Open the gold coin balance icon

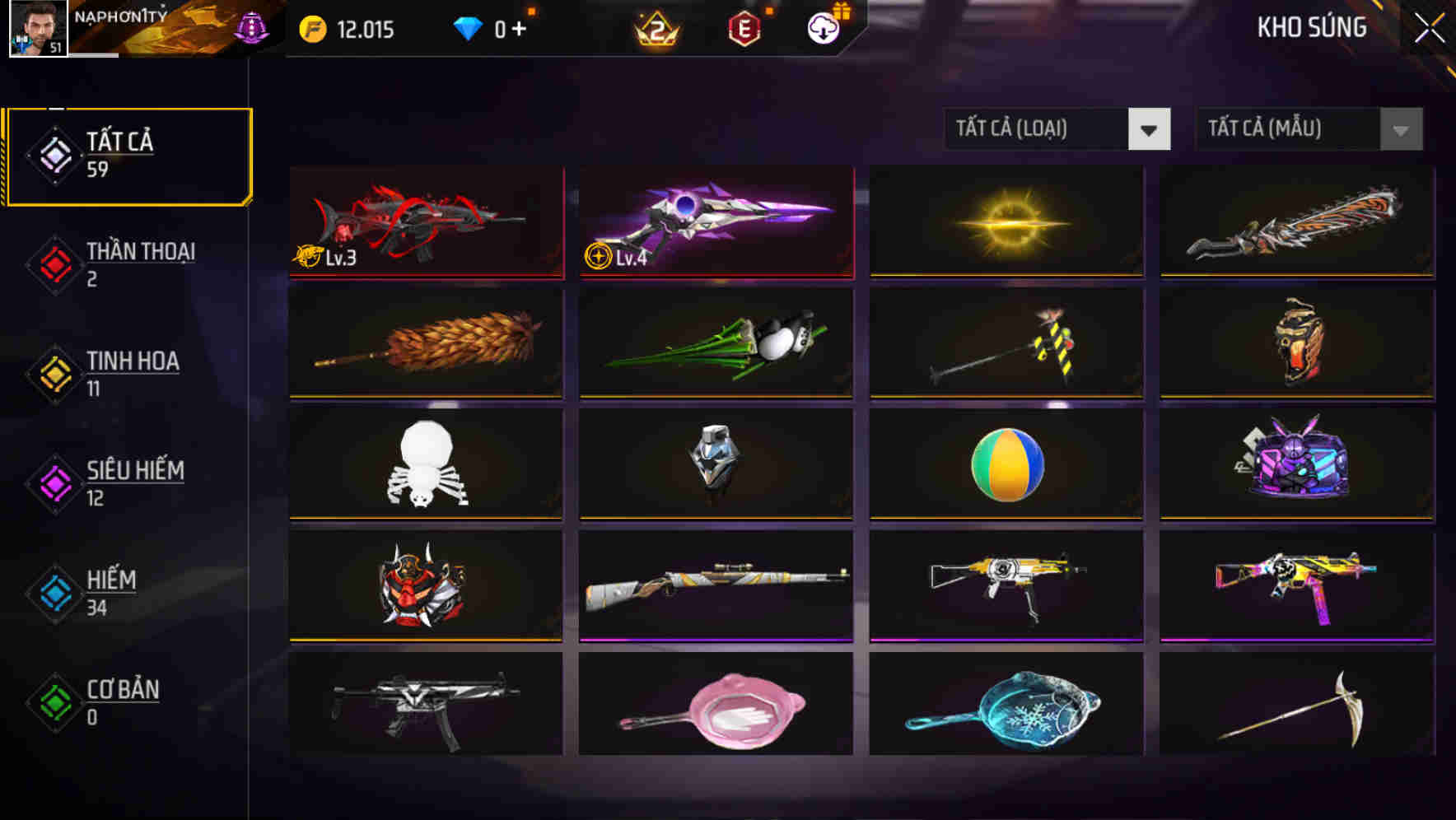[311, 29]
